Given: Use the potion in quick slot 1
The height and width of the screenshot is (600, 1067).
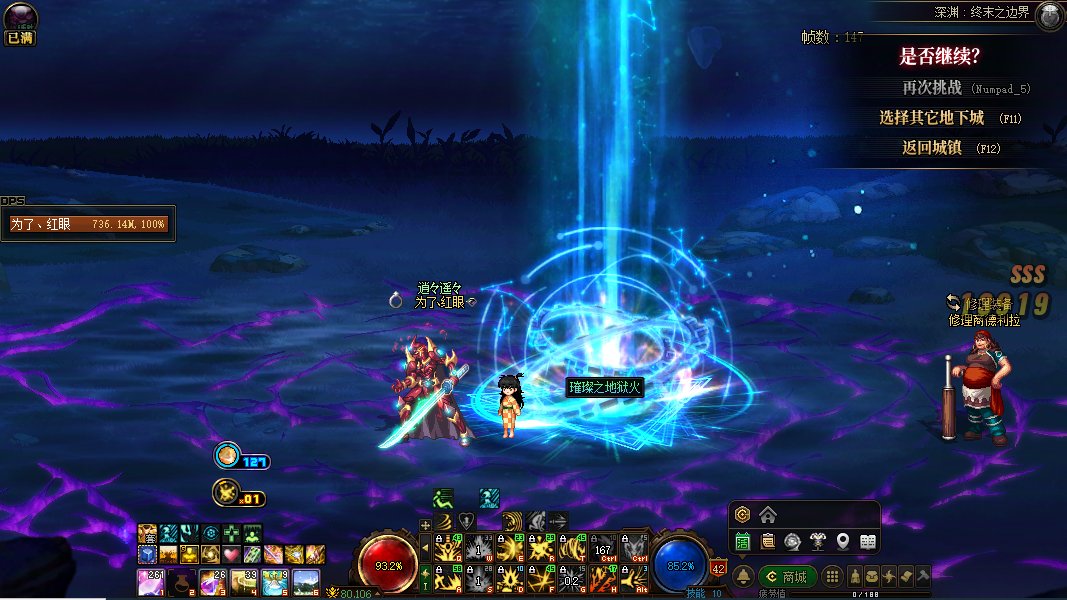Looking at the screenshot, I should click(x=150, y=582).
